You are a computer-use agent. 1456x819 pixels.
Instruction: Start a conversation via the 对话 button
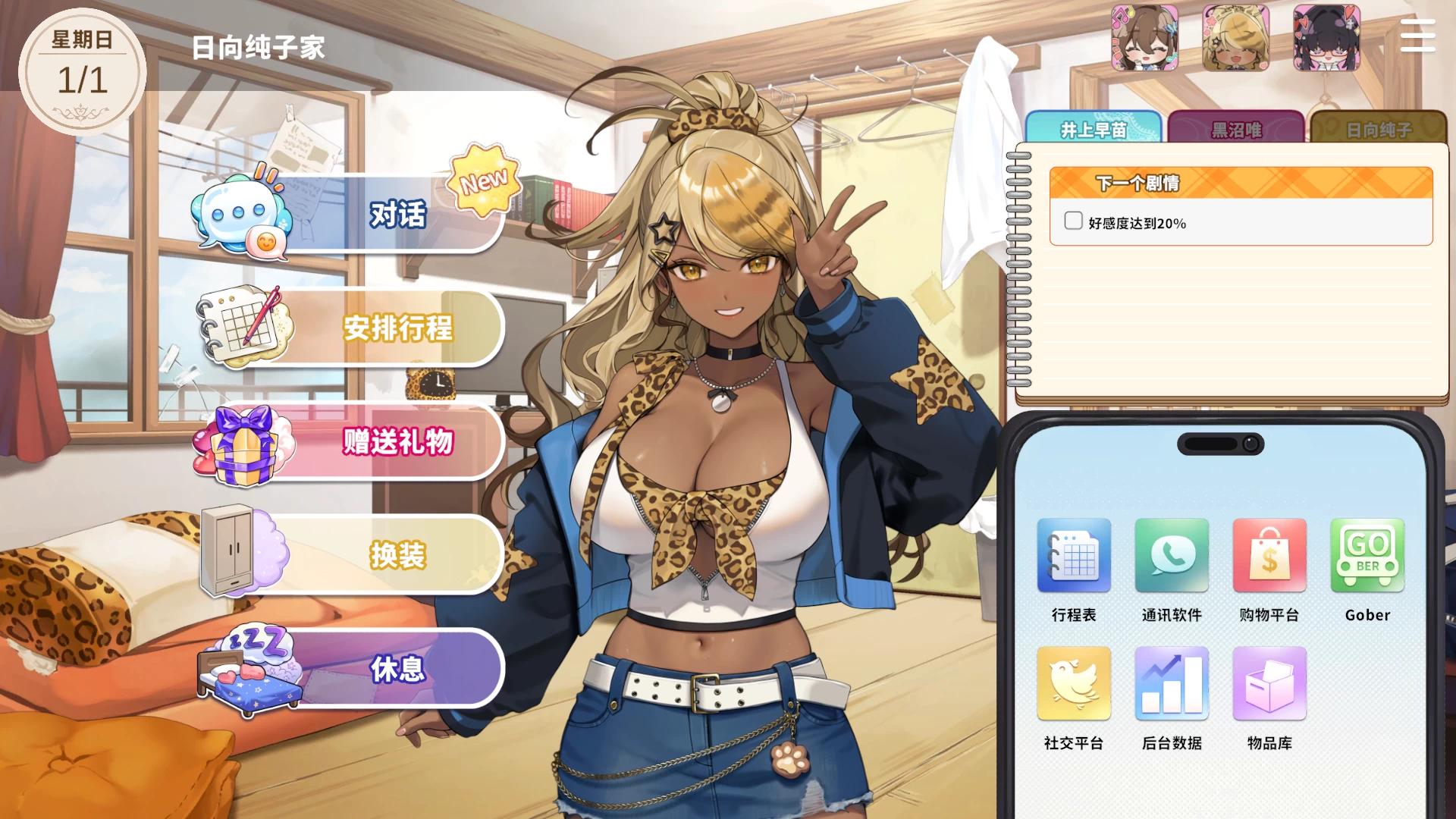398,215
